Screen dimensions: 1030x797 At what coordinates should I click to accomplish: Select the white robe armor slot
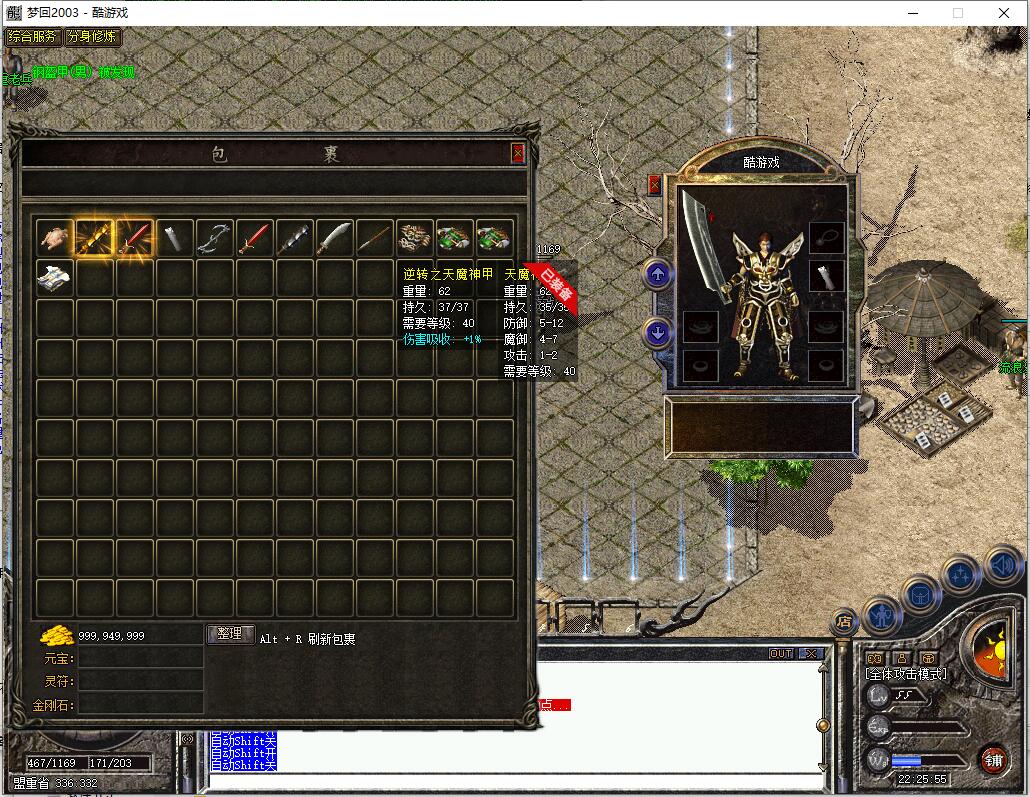point(54,278)
